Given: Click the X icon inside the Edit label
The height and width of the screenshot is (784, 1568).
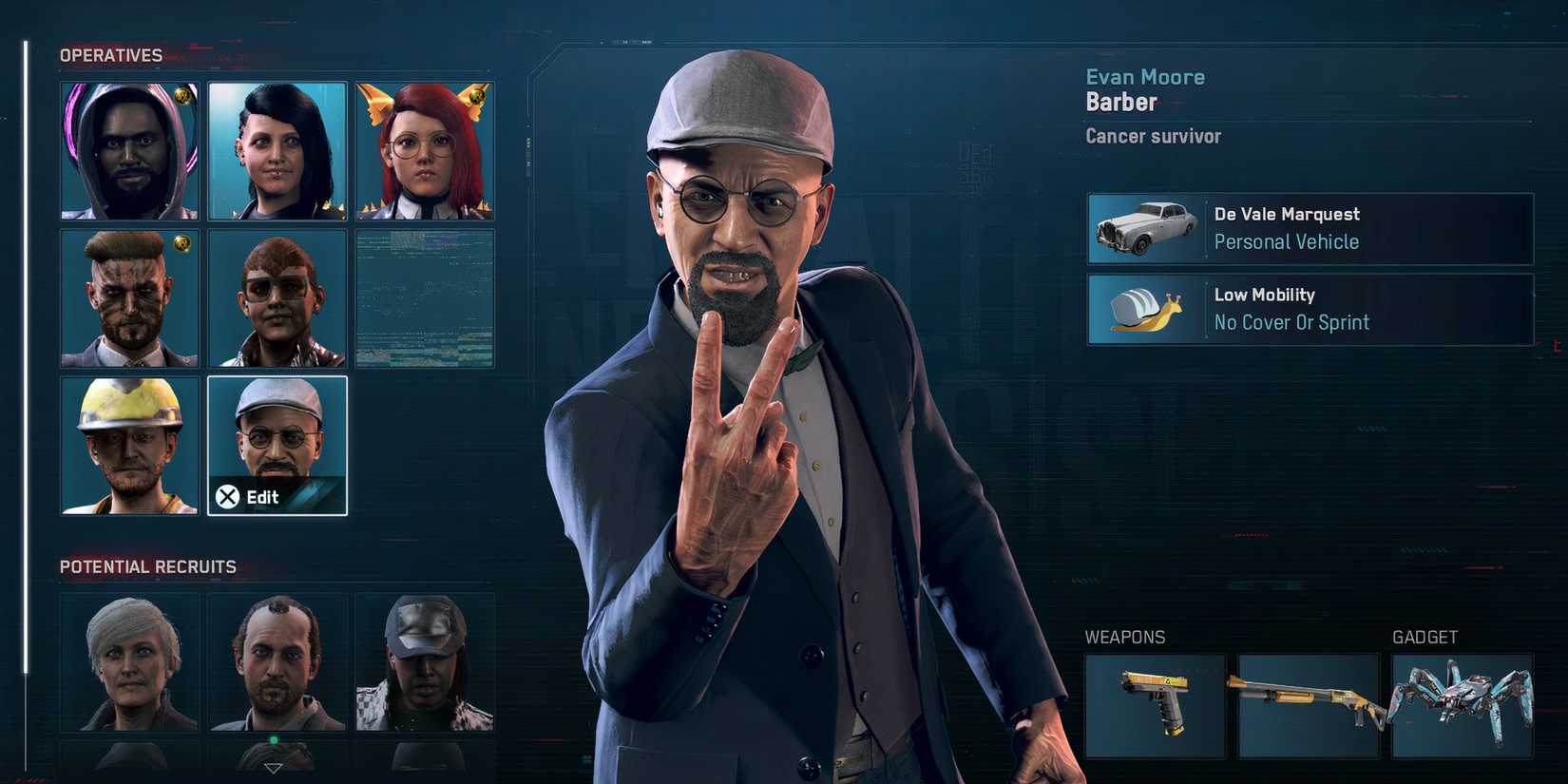Looking at the screenshot, I should click(x=227, y=495).
